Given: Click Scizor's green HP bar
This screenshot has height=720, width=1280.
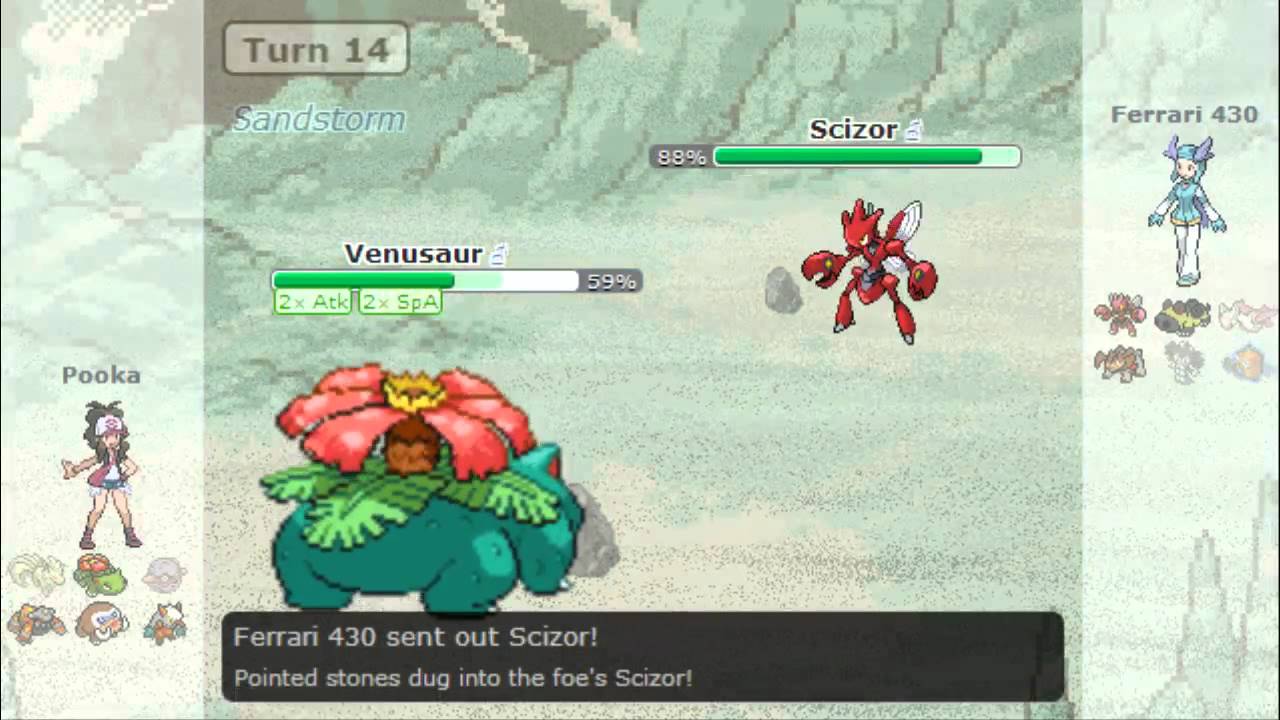Looking at the screenshot, I should pos(845,156).
